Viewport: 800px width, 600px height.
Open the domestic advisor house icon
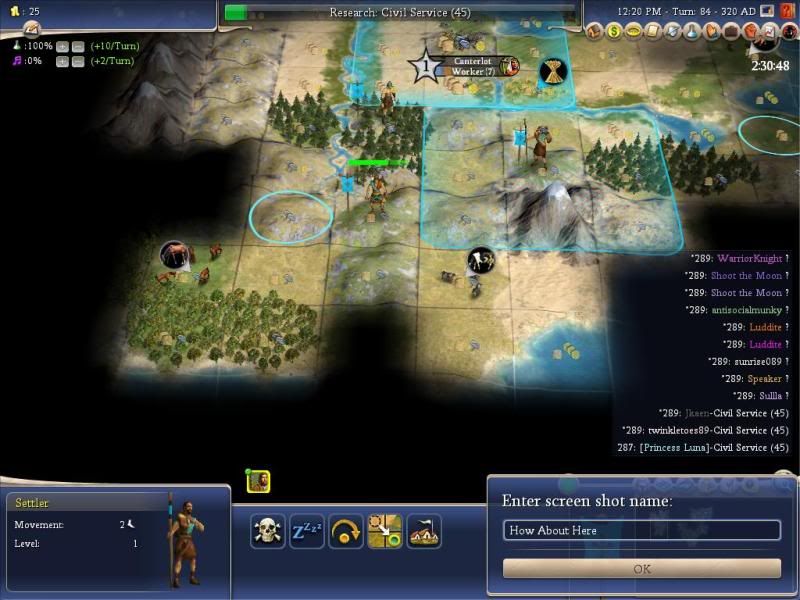pos(596,32)
